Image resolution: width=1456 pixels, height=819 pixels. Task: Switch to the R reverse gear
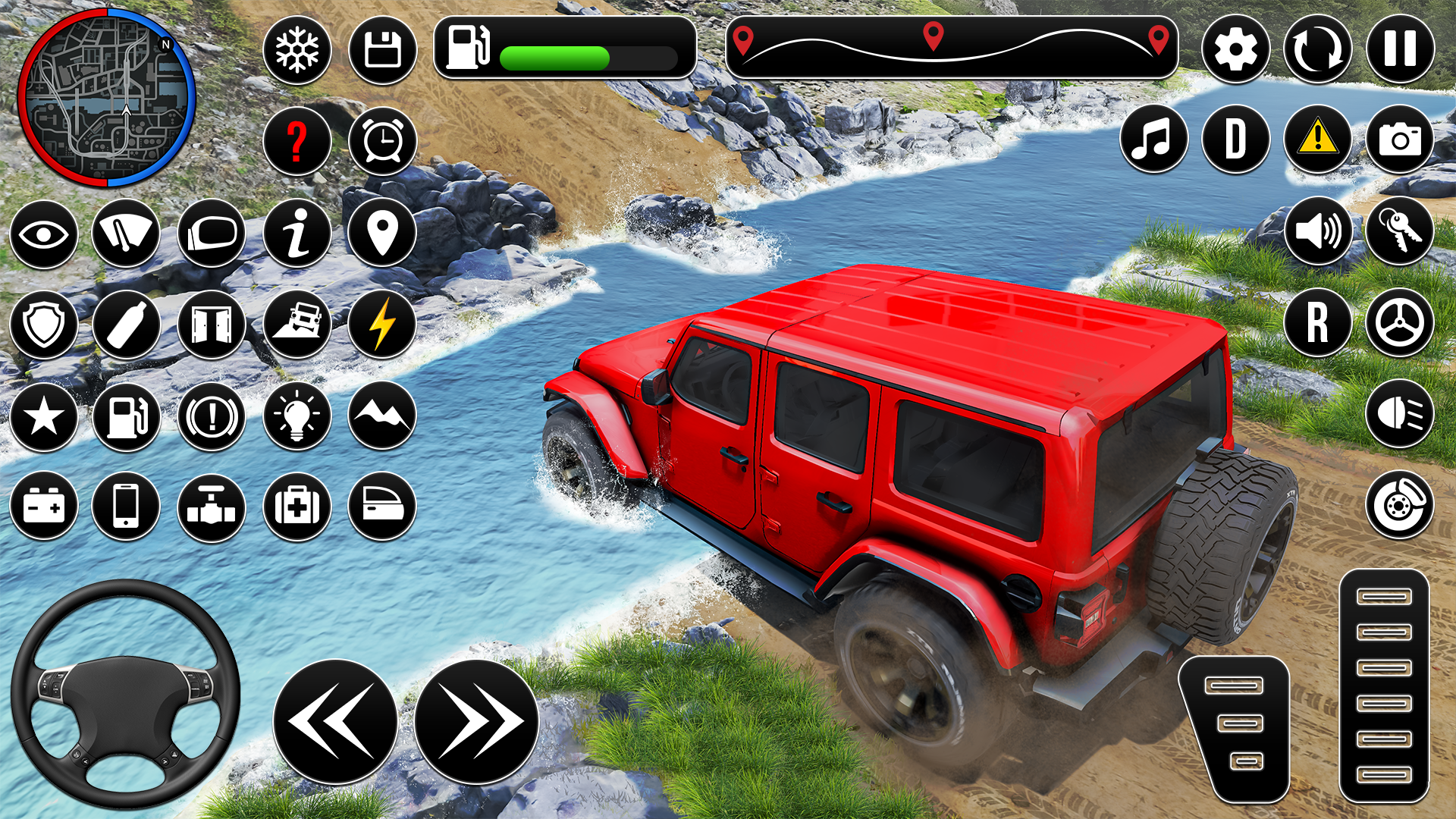pos(1317,322)
